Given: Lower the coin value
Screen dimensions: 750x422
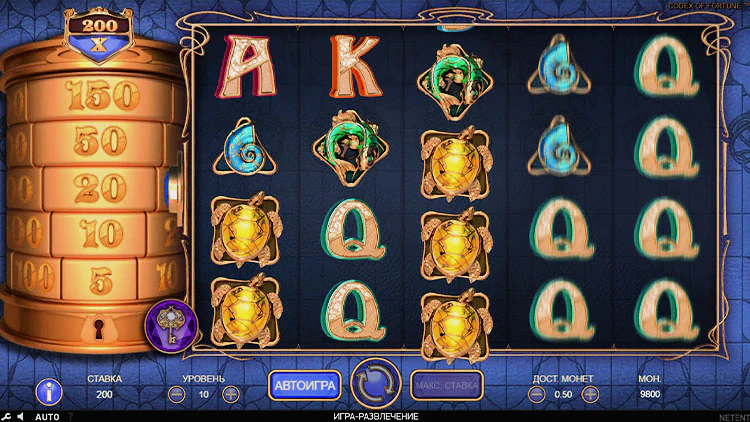Looking at the screenshot, I should pyautogui.click(x=538, y=394).
